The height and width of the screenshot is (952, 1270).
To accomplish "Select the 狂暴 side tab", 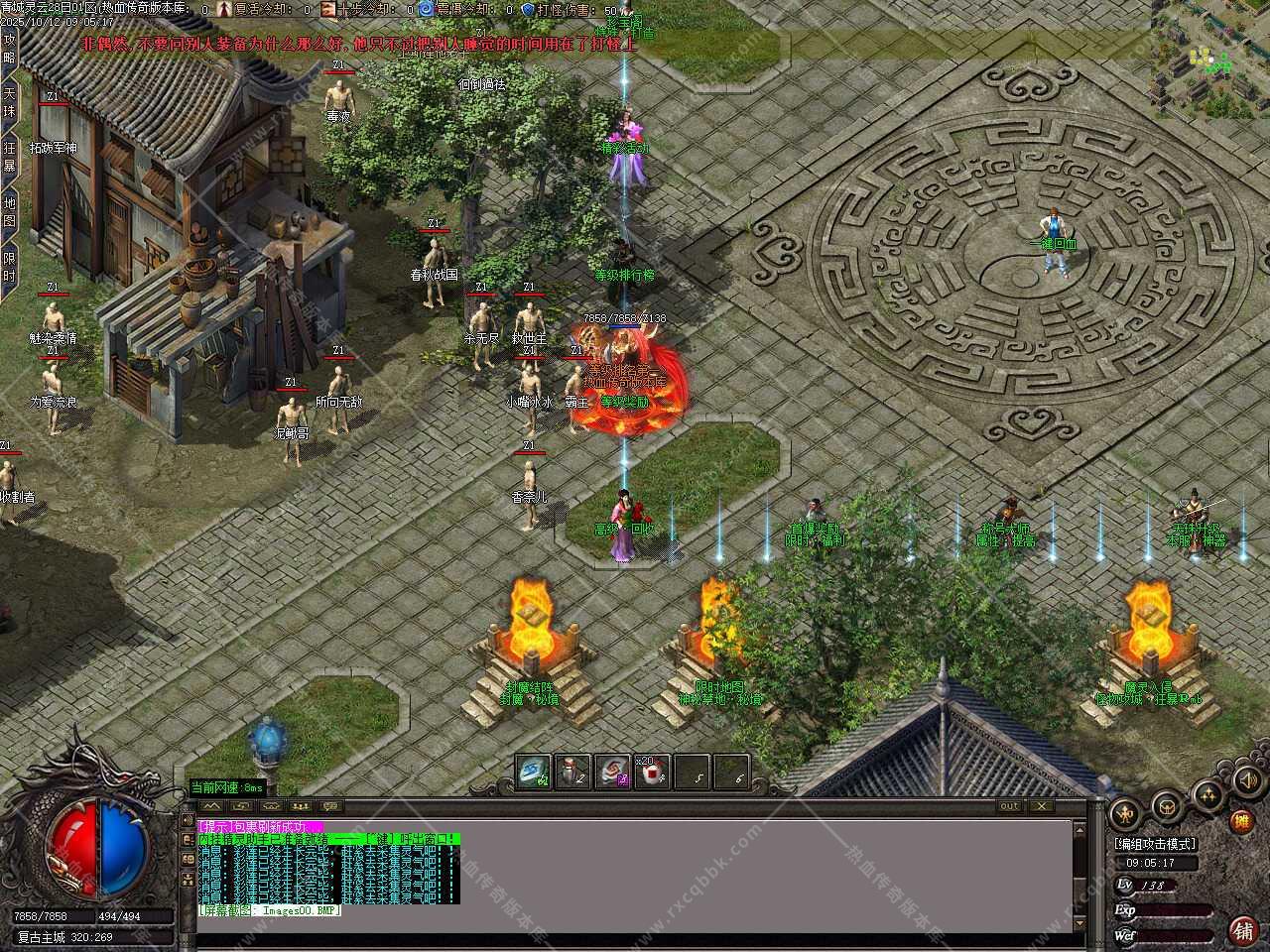I will click(x=10, y=156).
